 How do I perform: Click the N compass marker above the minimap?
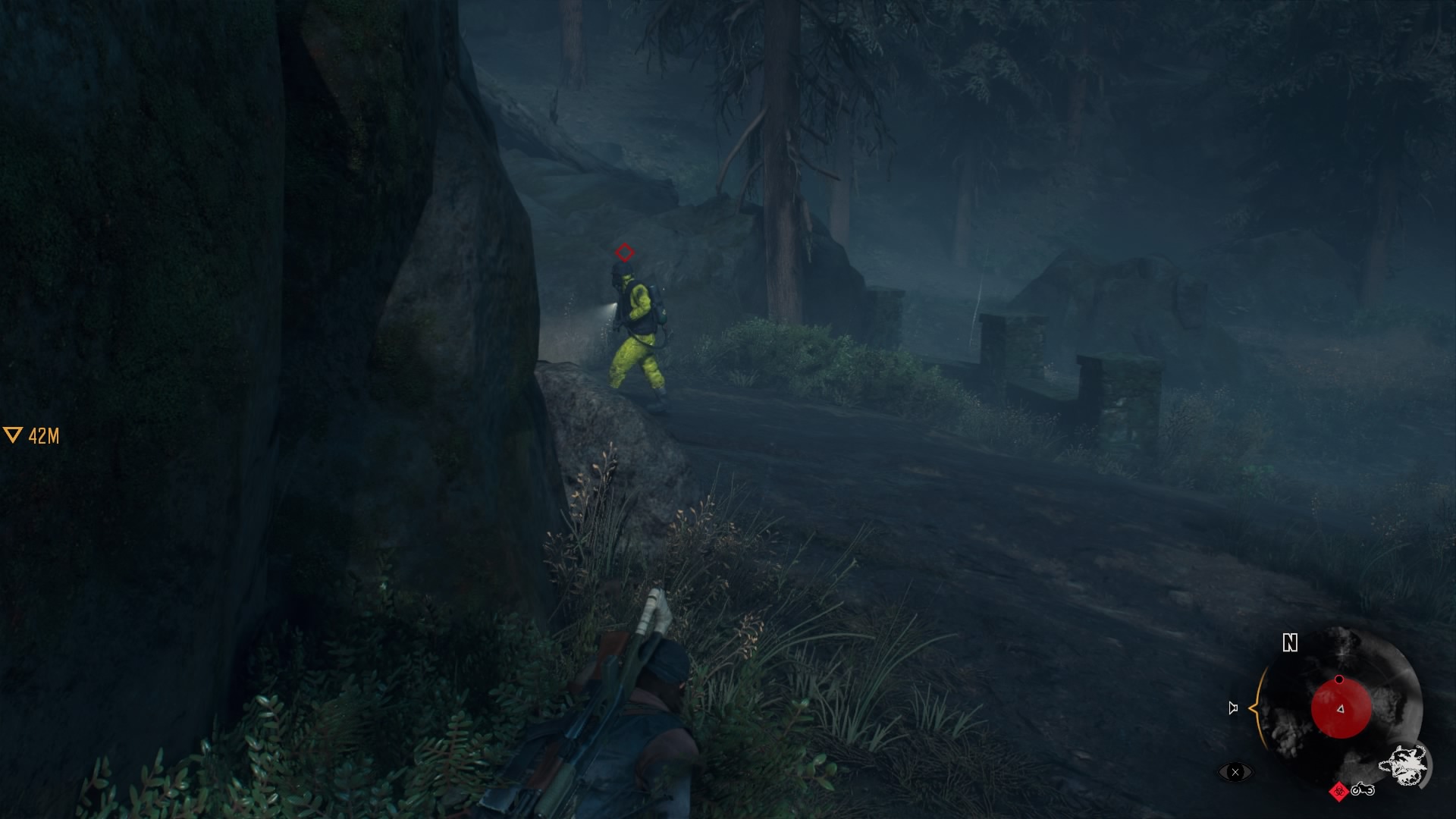click(1290, 642)
